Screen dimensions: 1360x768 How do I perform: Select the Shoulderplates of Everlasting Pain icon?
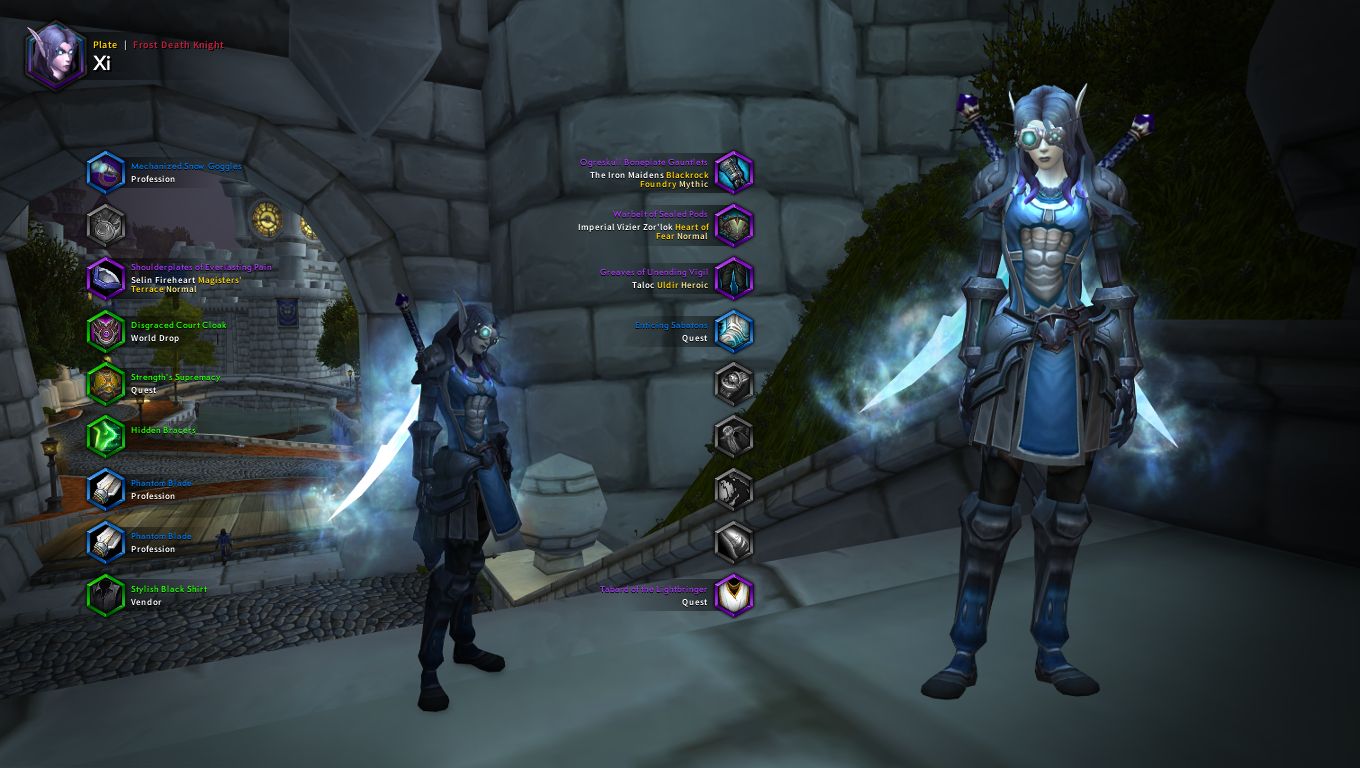pos(106,277)
